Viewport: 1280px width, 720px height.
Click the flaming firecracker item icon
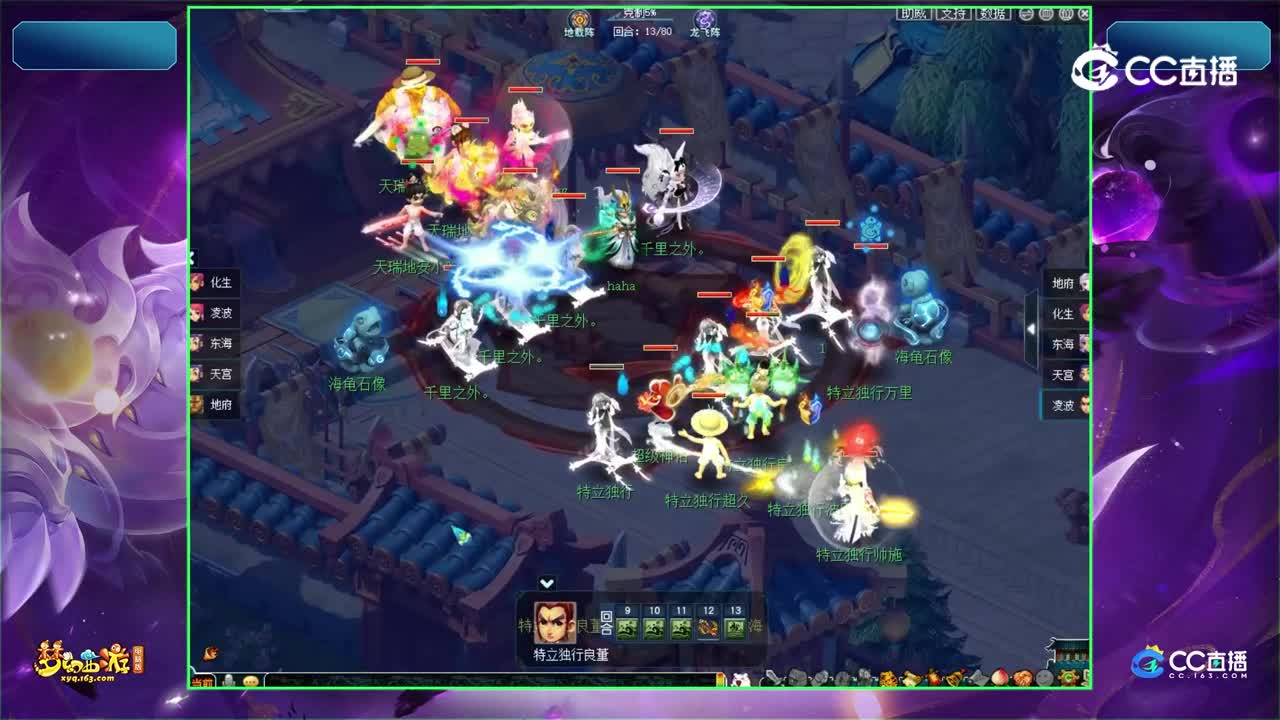click(932, 677)
